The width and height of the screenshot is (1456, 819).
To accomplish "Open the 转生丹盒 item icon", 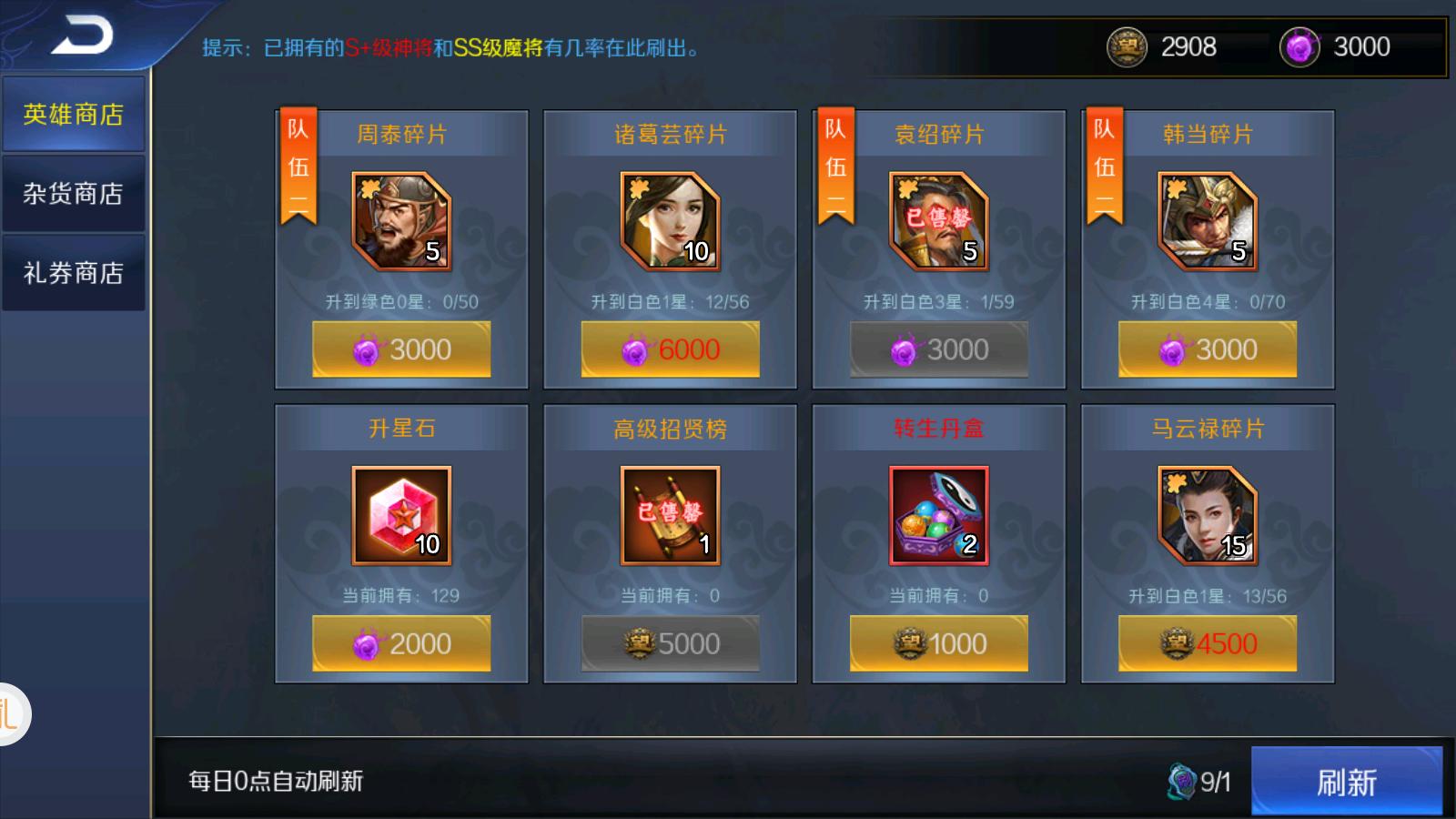I will click(x=937, y=516).
